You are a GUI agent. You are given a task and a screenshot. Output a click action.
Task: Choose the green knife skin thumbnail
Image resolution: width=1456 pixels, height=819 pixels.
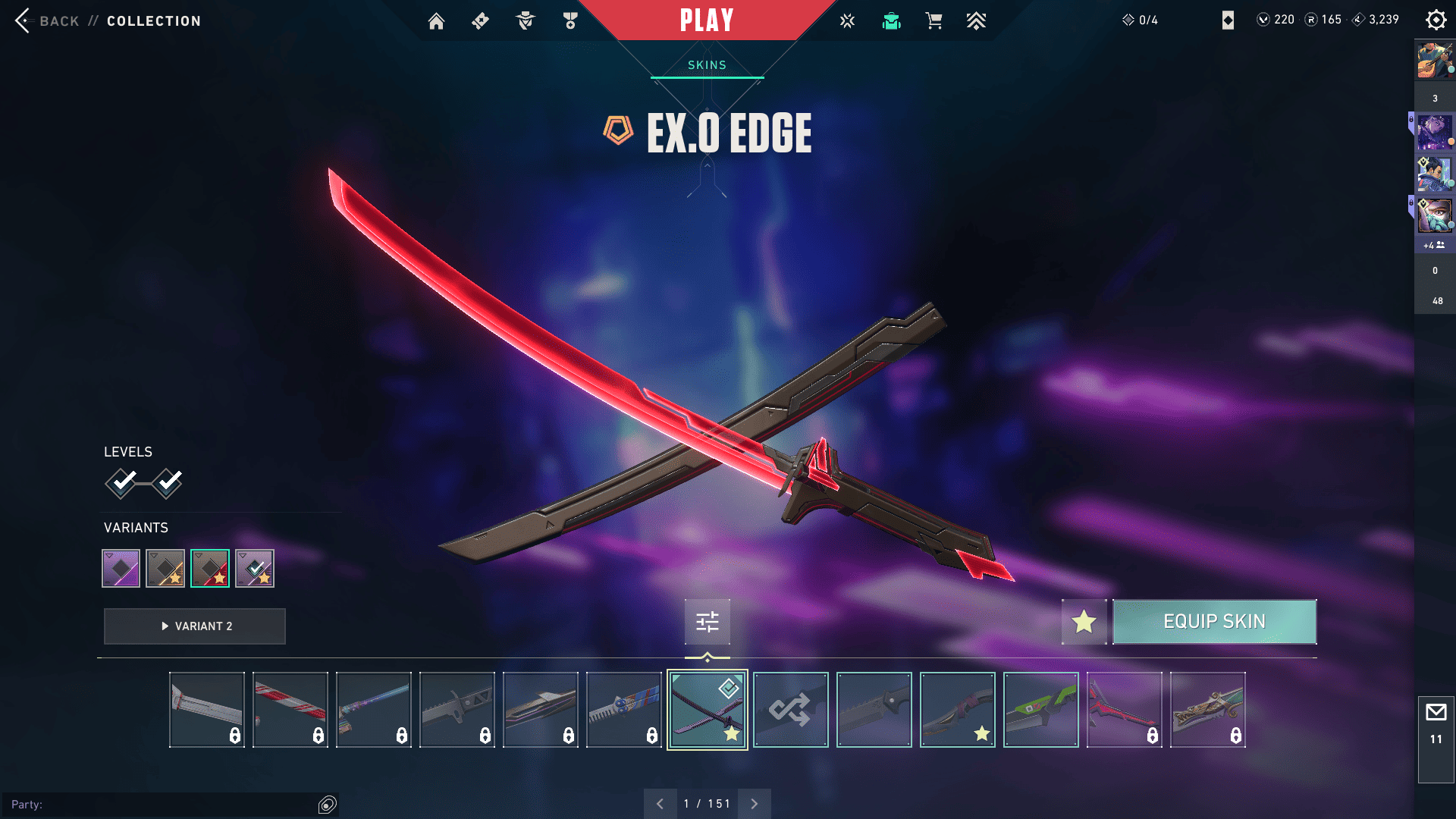click(x=1040, y=710)
